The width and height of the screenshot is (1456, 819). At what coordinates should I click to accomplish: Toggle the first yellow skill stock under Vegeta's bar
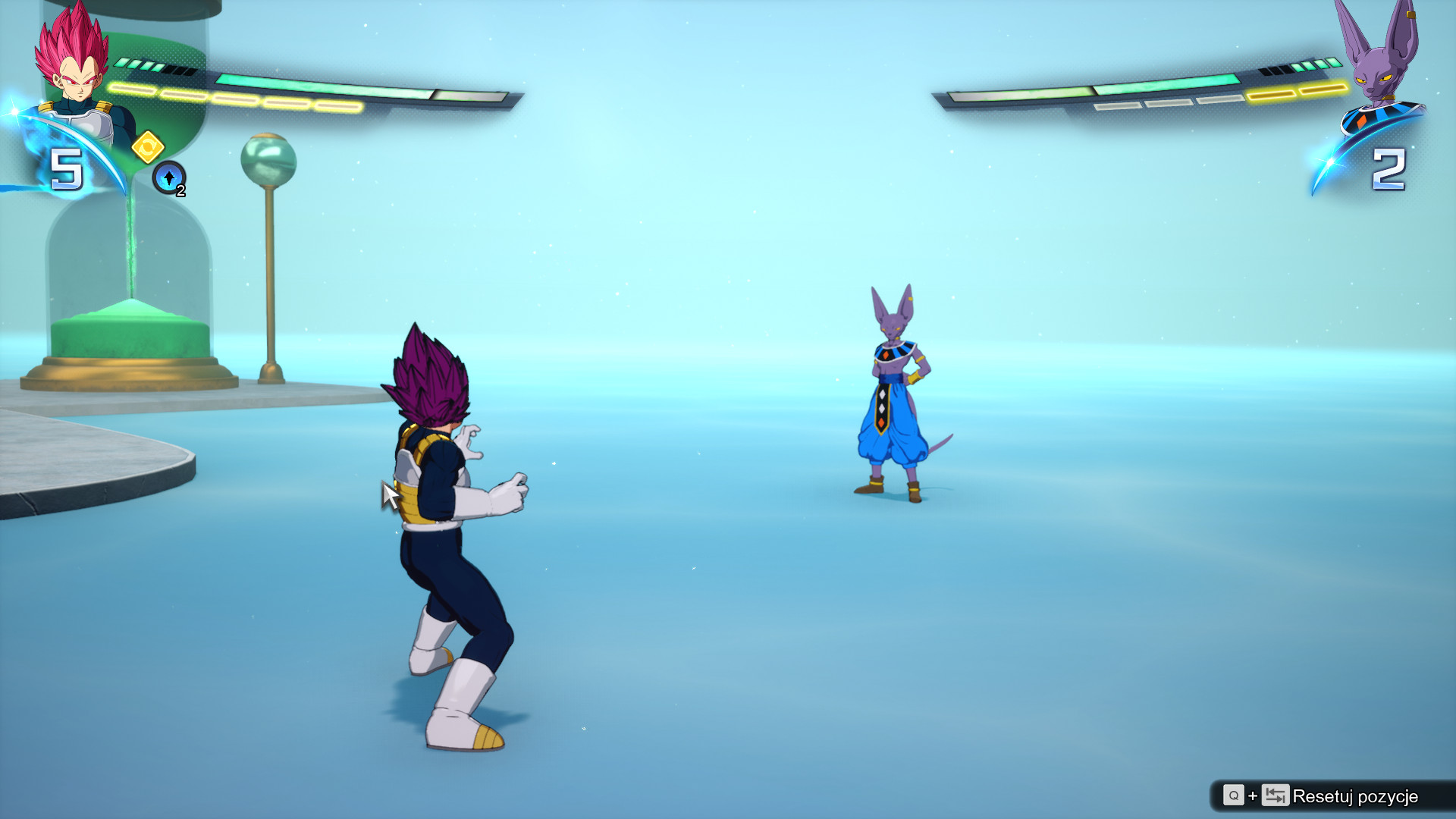tap(133, 90)
